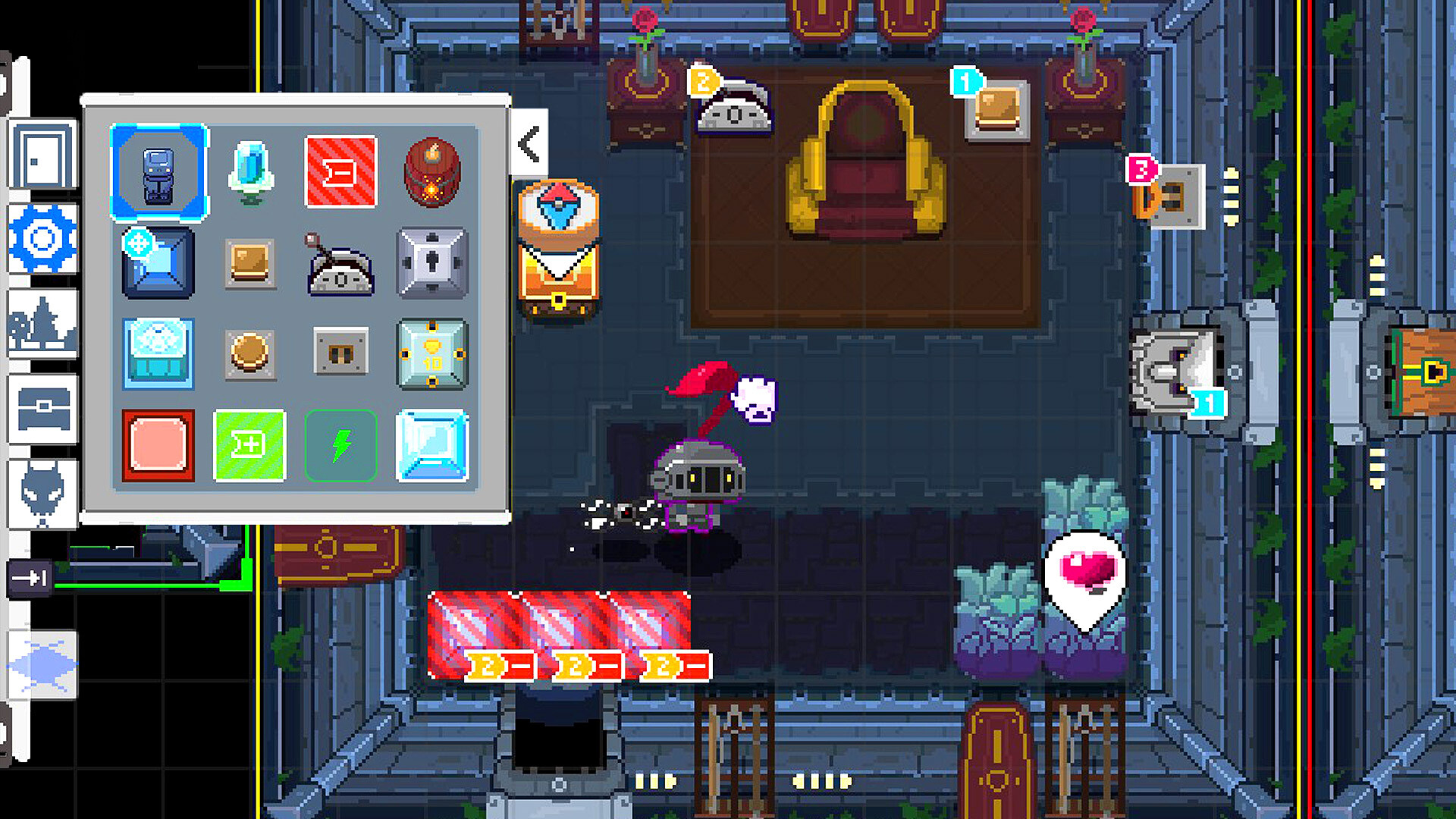Select the locked keyhole block

tap(433, 264)
